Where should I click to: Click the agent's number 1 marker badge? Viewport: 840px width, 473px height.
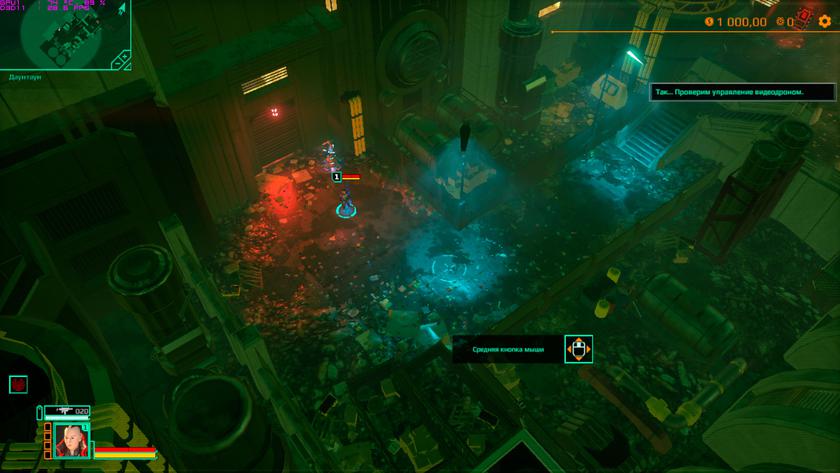(x=337, y=176)
